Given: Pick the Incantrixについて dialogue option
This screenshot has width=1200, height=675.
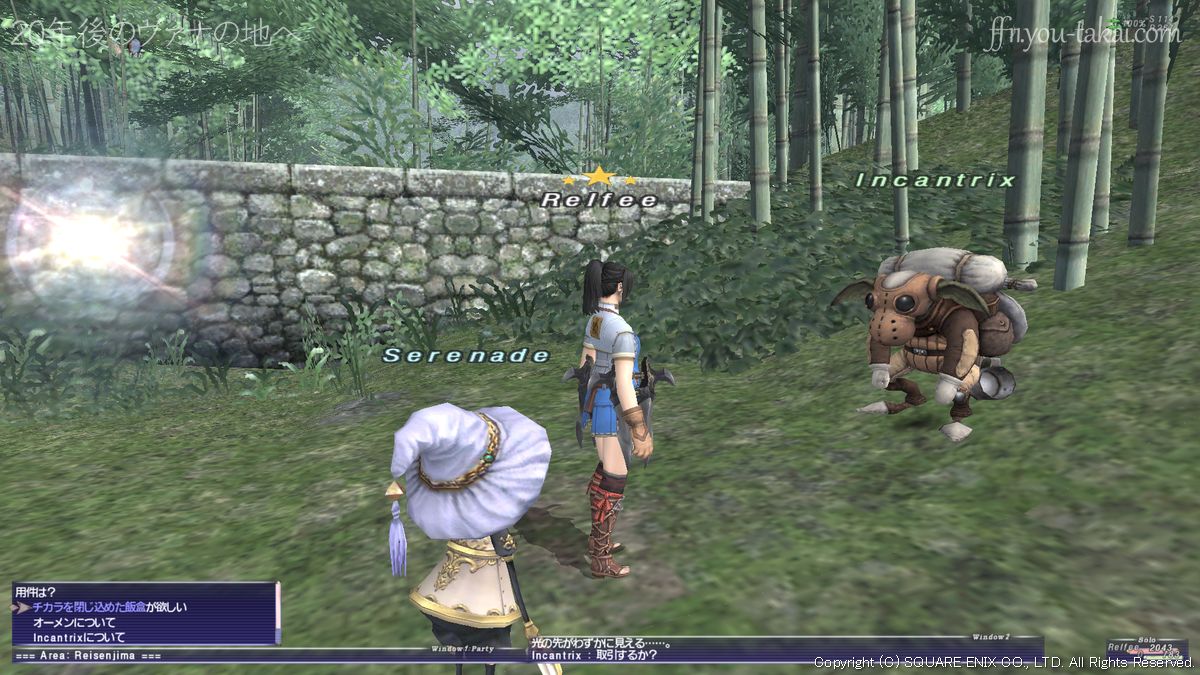Looking at the screenshot, I should (x=79, y=637).
